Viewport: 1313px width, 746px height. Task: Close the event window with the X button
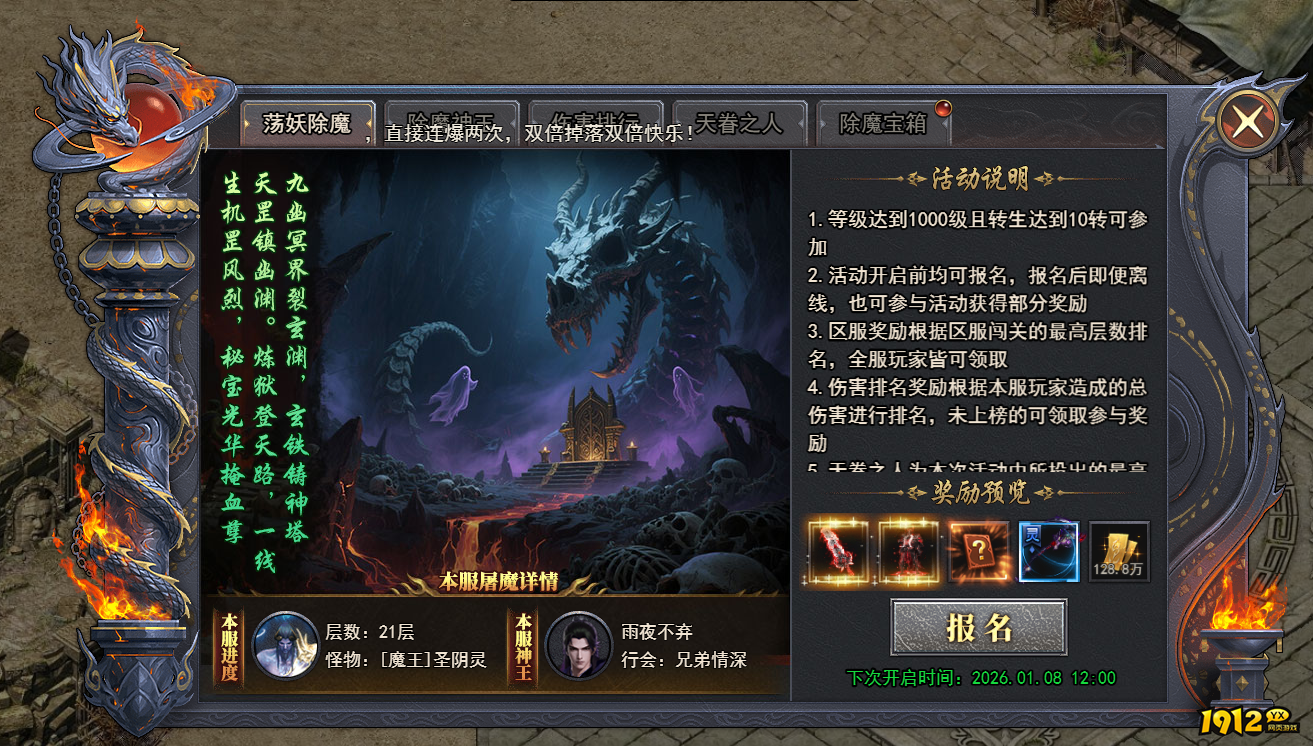(x=1249, y=120)
